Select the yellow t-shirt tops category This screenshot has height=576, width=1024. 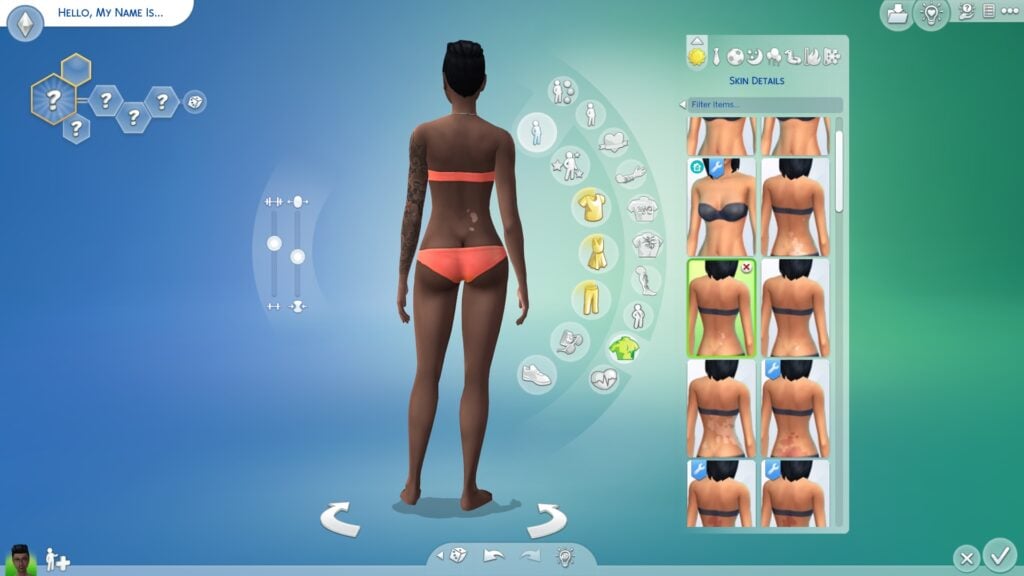[x=590, y=207]
